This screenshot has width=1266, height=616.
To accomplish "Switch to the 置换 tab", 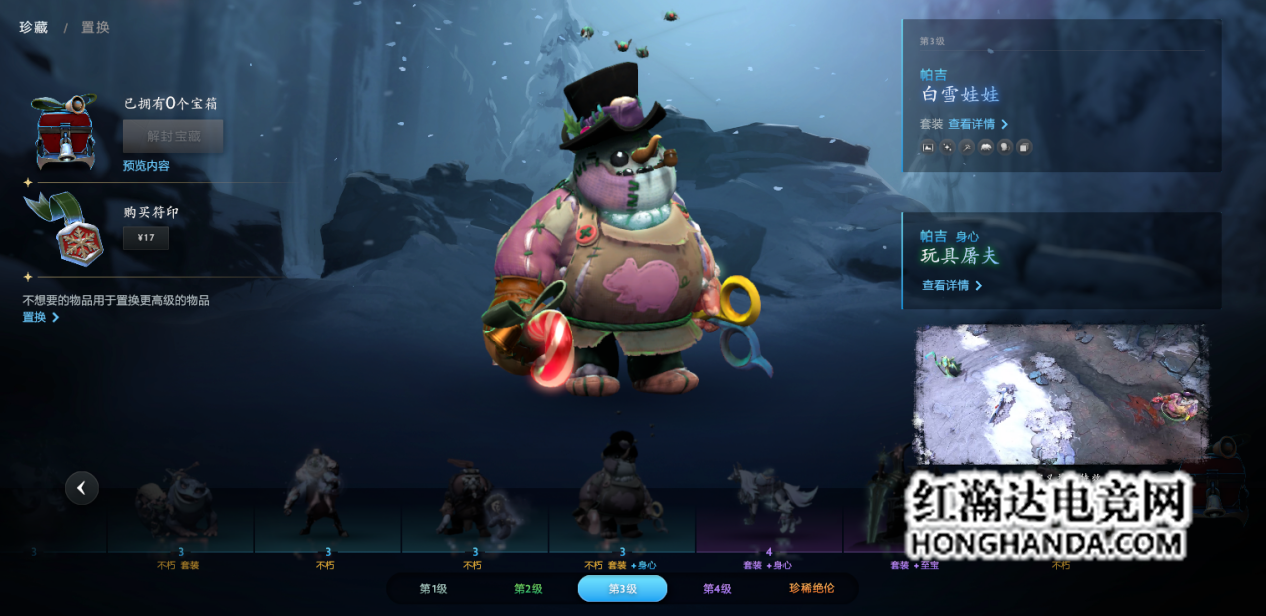I will [95, 28].
